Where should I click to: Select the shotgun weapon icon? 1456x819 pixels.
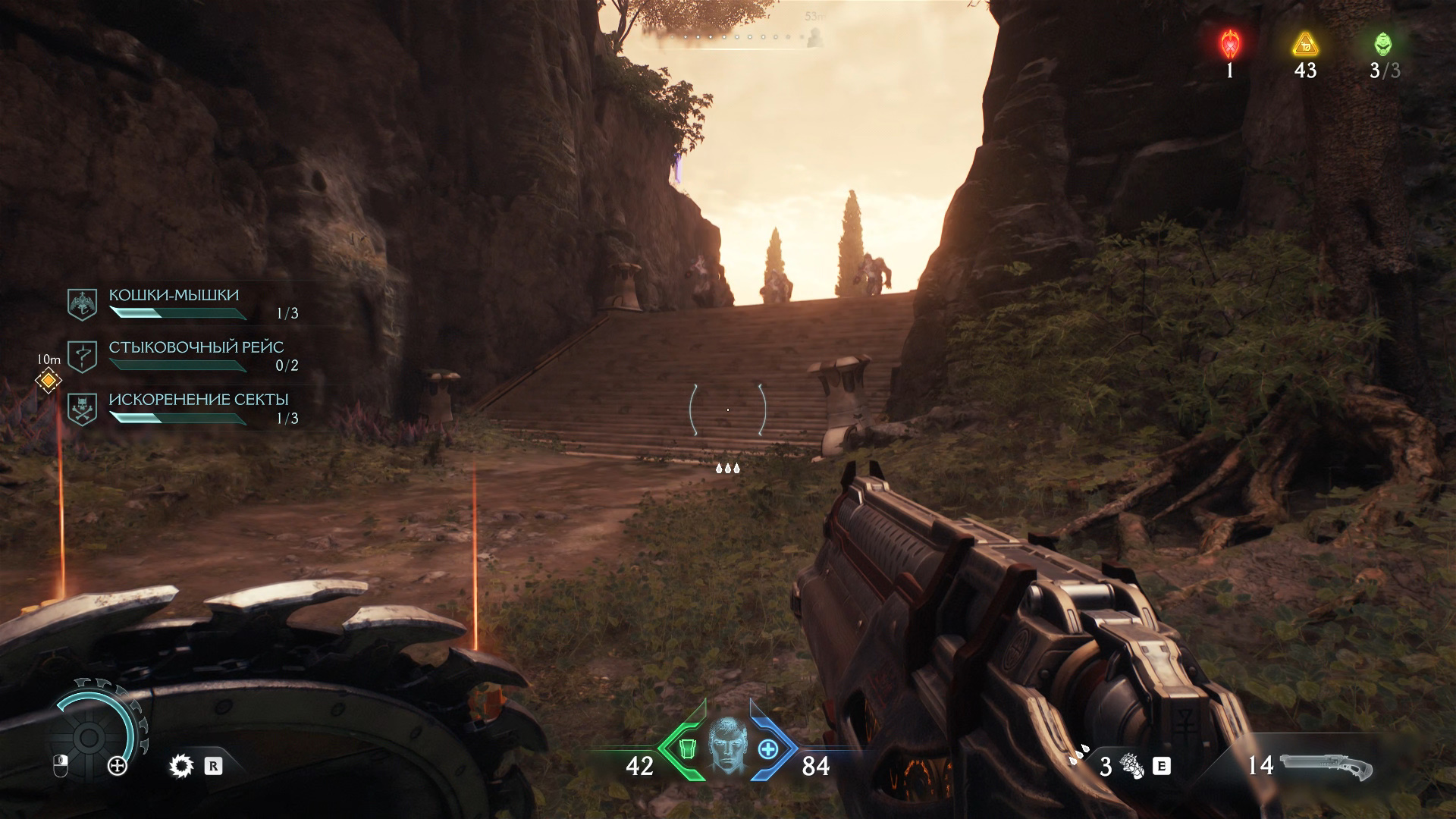click(x=1326, y=766)
